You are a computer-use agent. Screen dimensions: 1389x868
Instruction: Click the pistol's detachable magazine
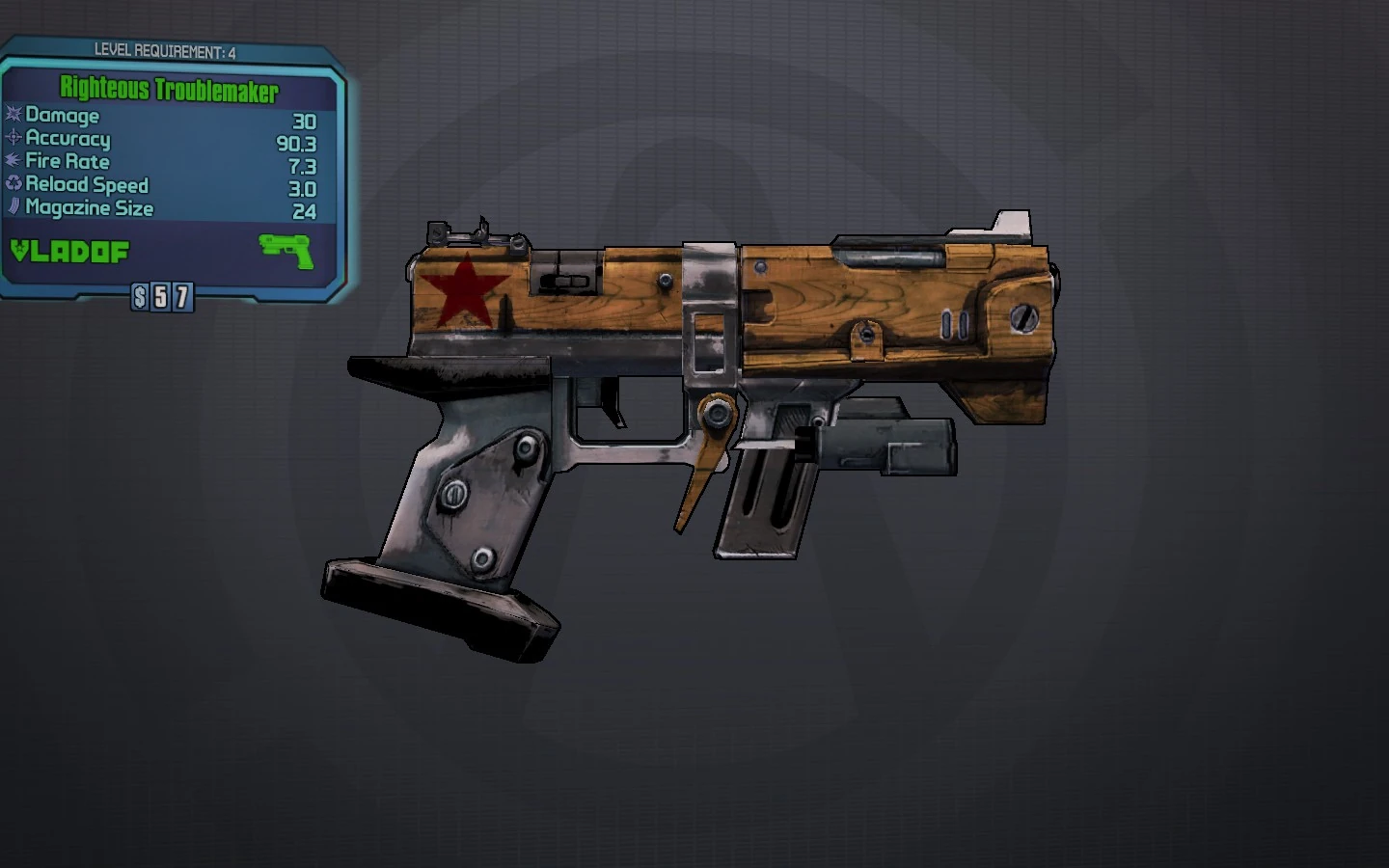[x=762, y=492]
